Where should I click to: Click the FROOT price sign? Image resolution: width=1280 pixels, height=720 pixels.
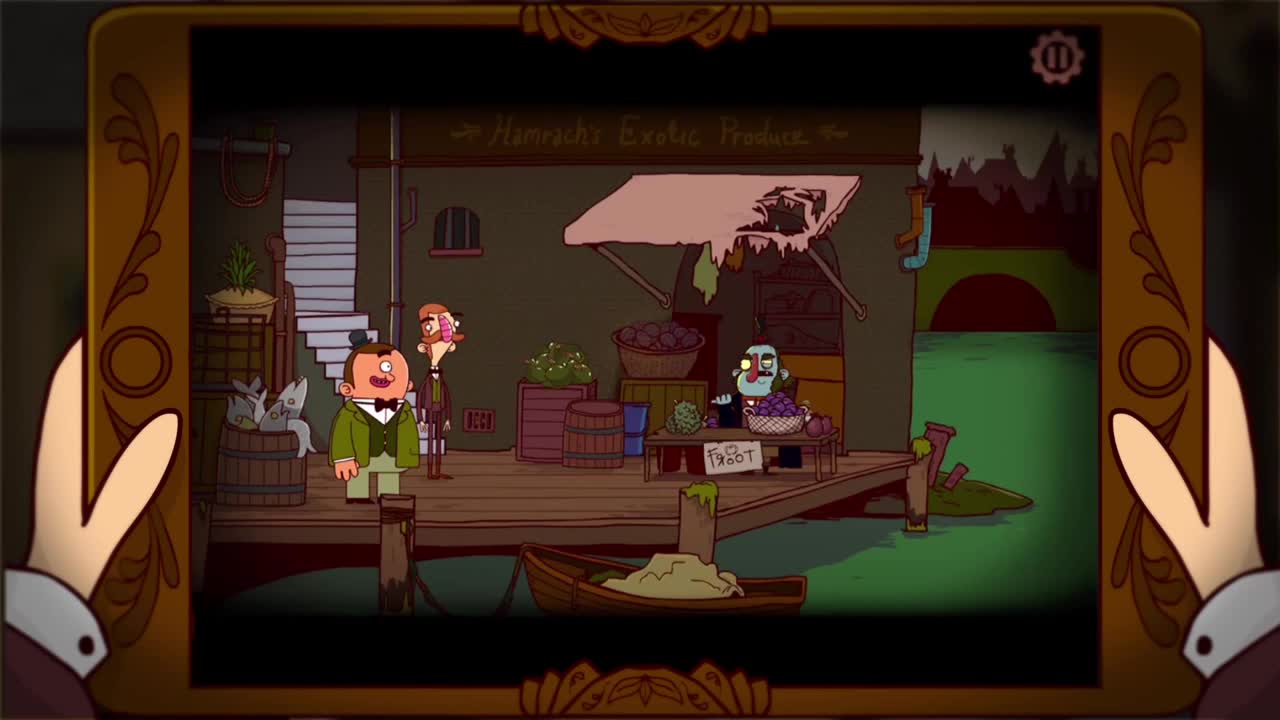pos(735,455)
